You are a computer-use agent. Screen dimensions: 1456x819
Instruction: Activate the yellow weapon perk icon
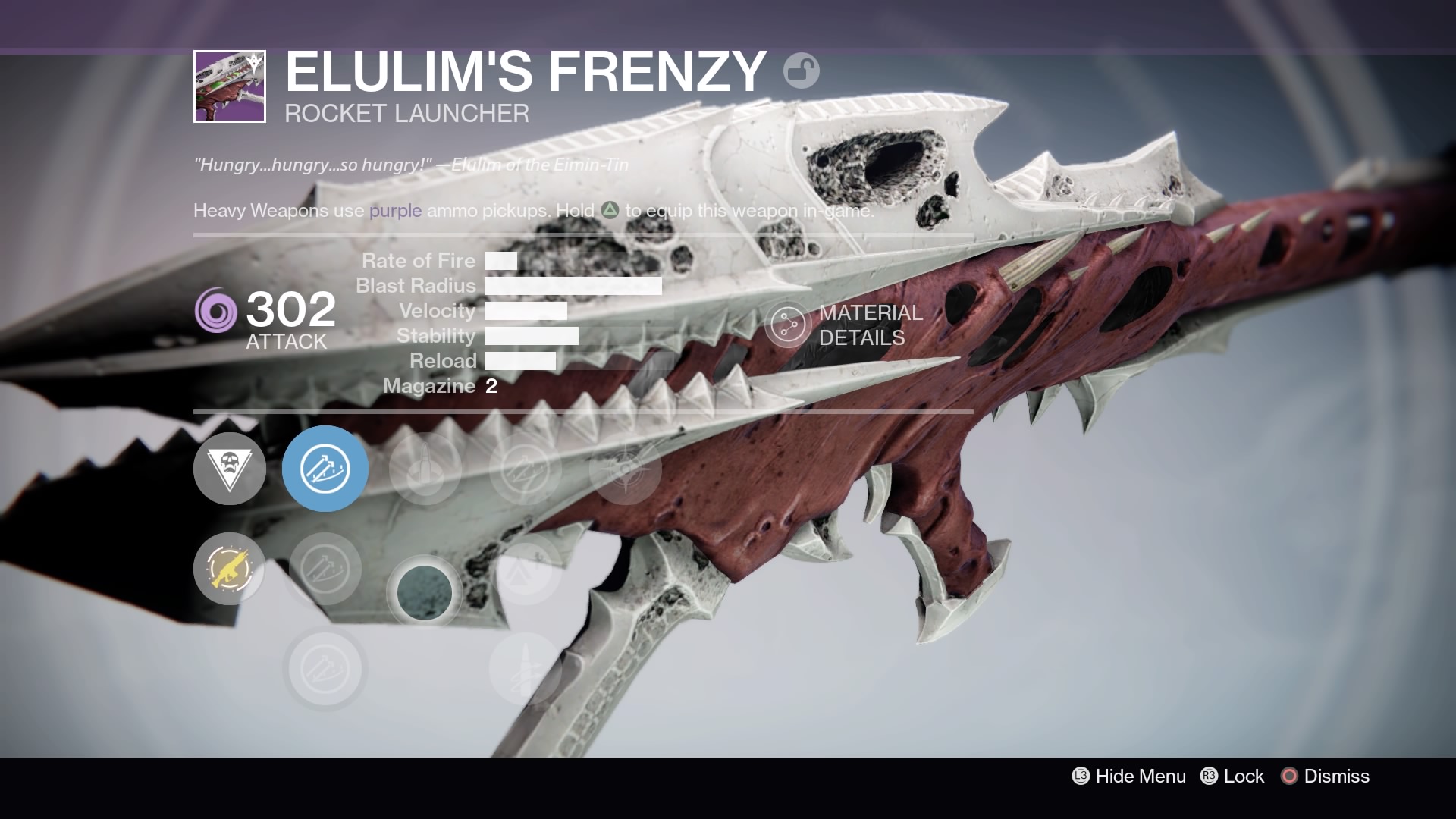point(230,569)
